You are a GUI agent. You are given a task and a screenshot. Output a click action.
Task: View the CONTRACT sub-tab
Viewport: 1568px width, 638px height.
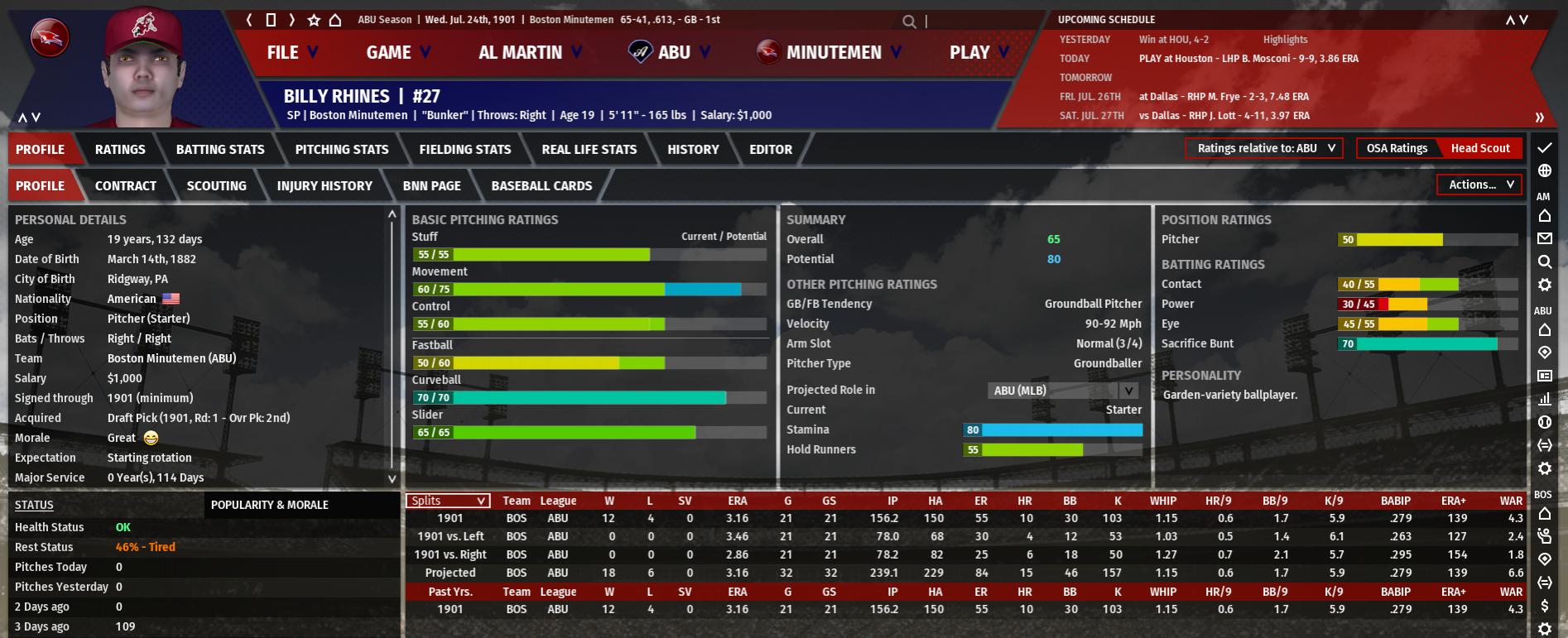click(x=126, y=186)
